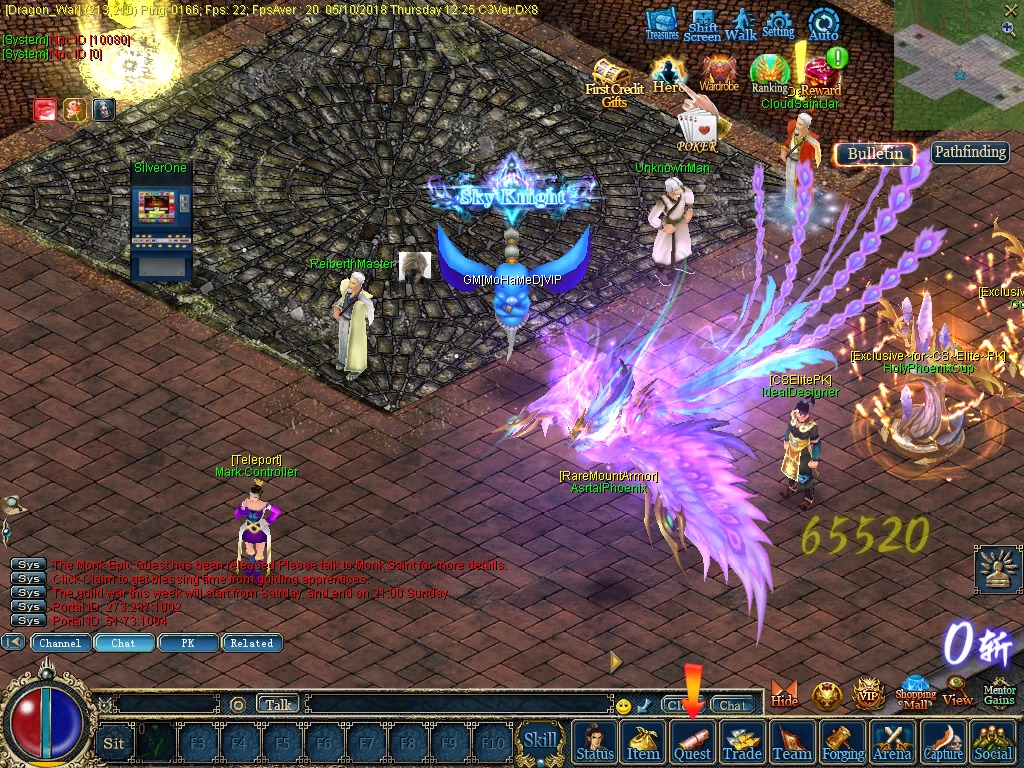Click the Skill orb button
Viewport: 1024px width, 768px height.
tap(541, 741)
